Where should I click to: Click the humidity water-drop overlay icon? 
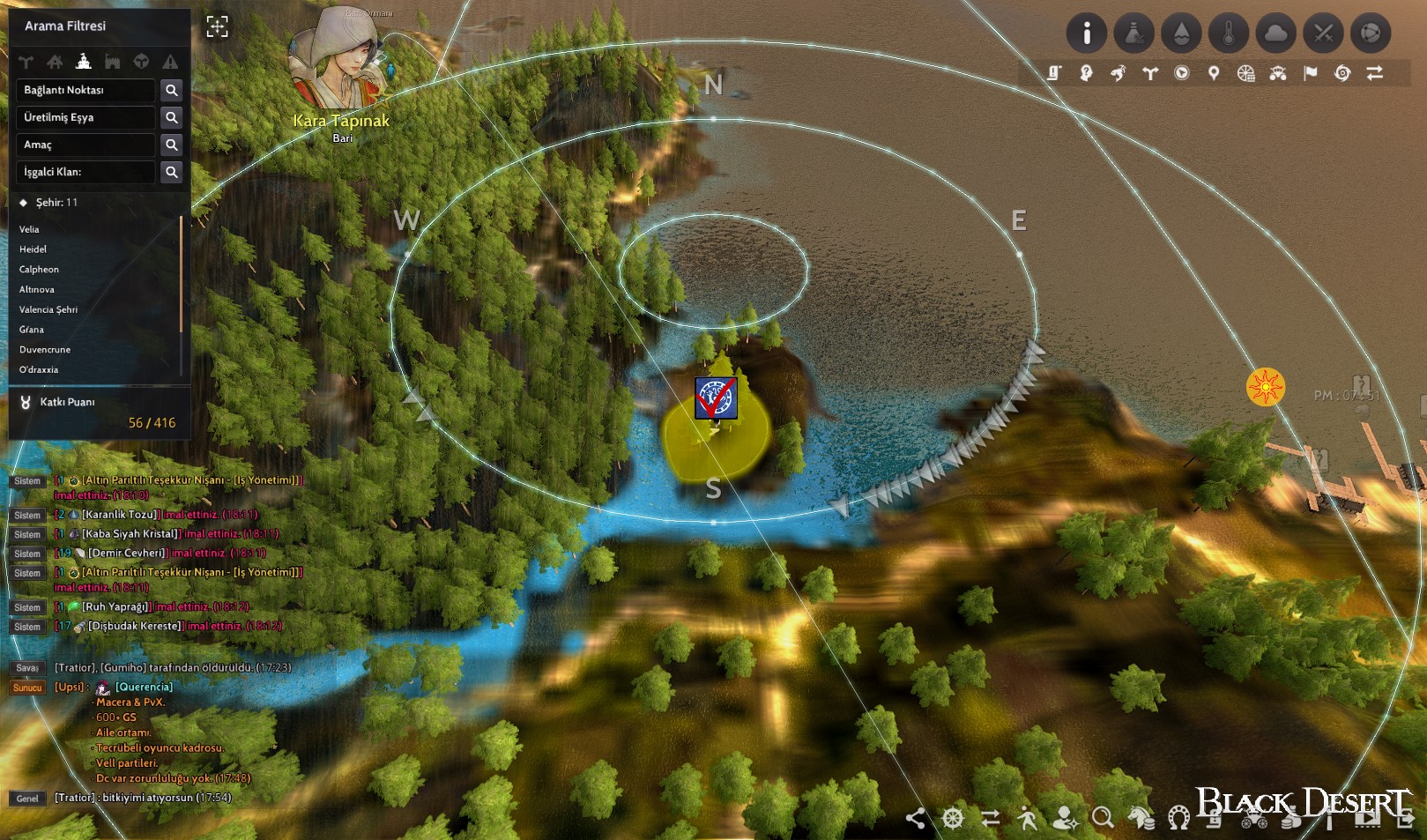[x=1183, y=33]
